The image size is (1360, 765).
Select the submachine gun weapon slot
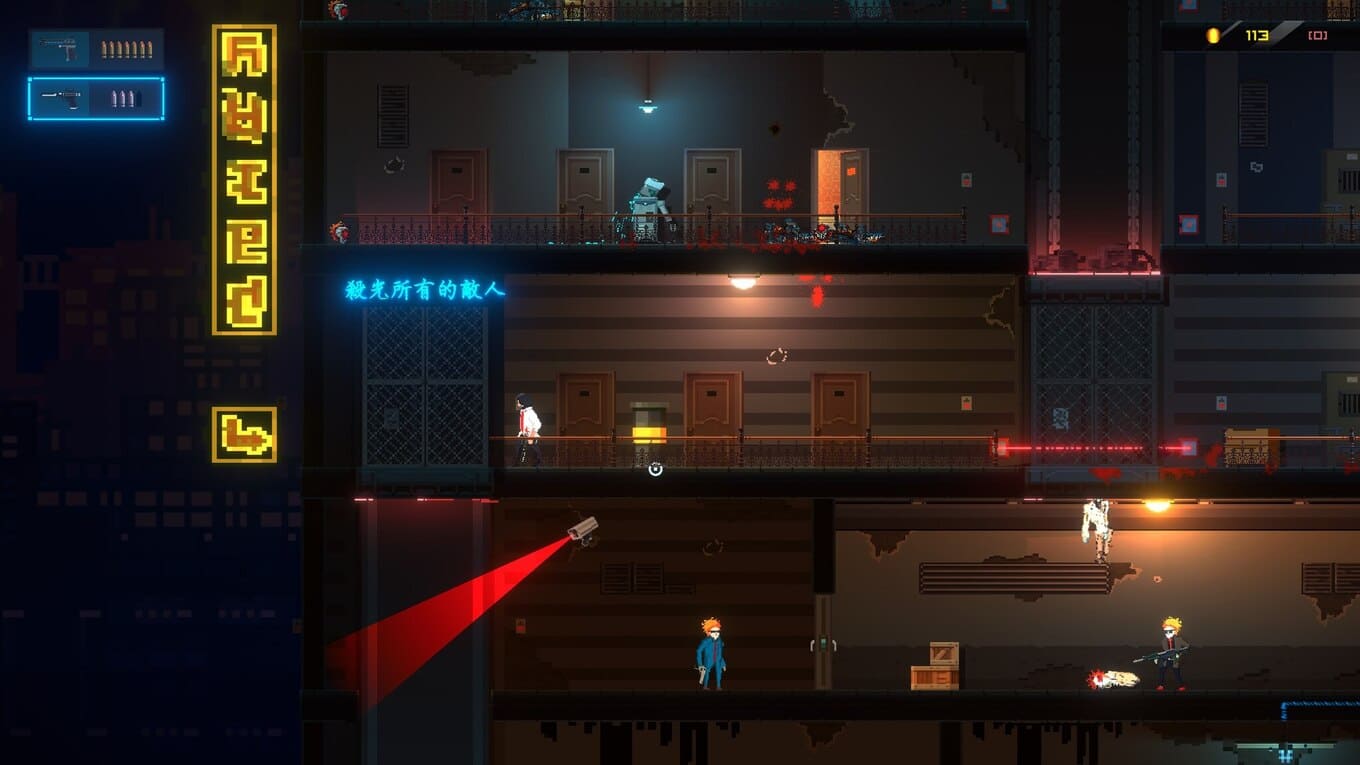pyautogui.click(x=96, y=49)
